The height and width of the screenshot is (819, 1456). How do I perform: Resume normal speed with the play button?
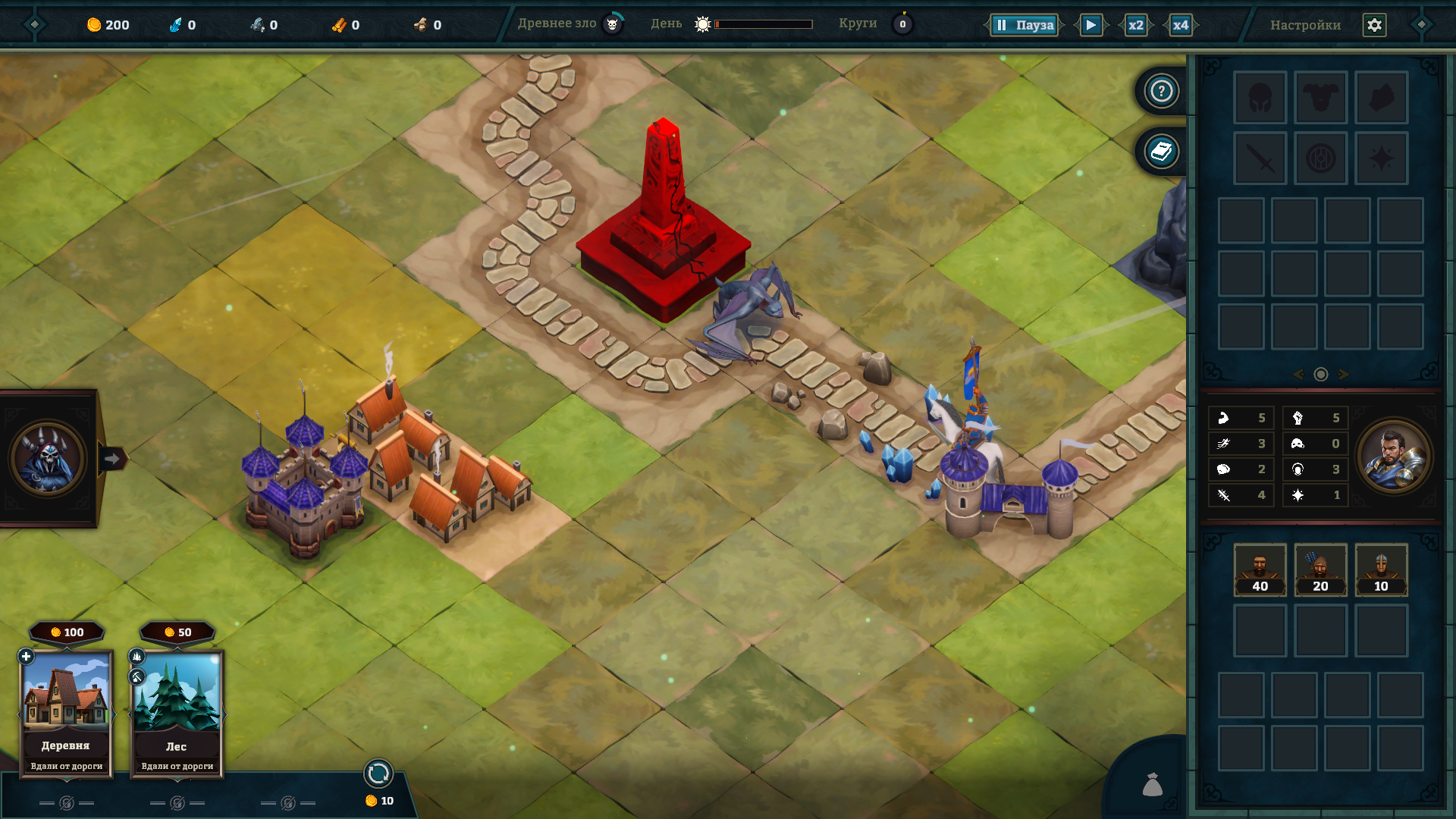(1090, 25)
